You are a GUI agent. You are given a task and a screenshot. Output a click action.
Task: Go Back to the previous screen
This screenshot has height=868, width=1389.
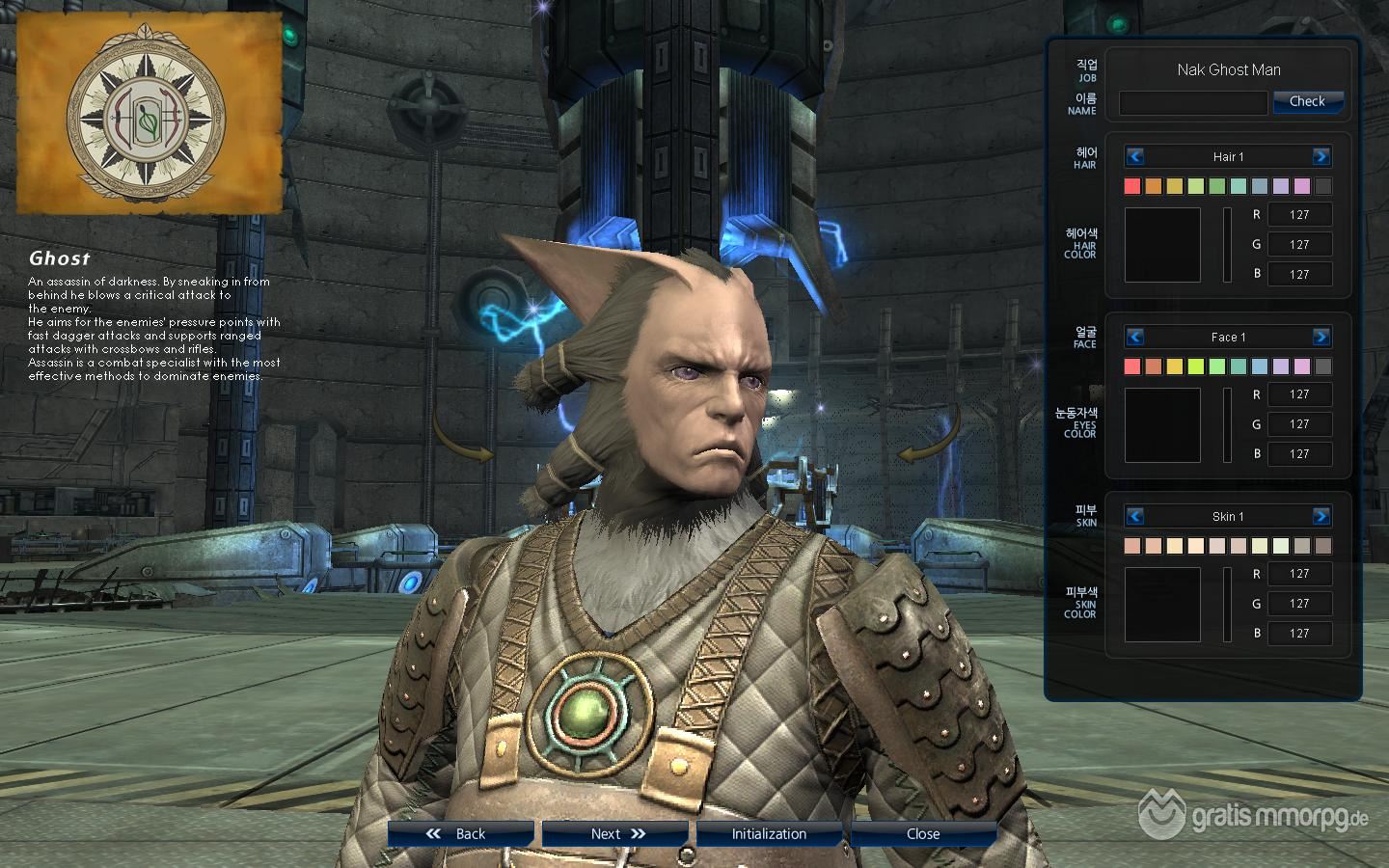click(460, 833)
